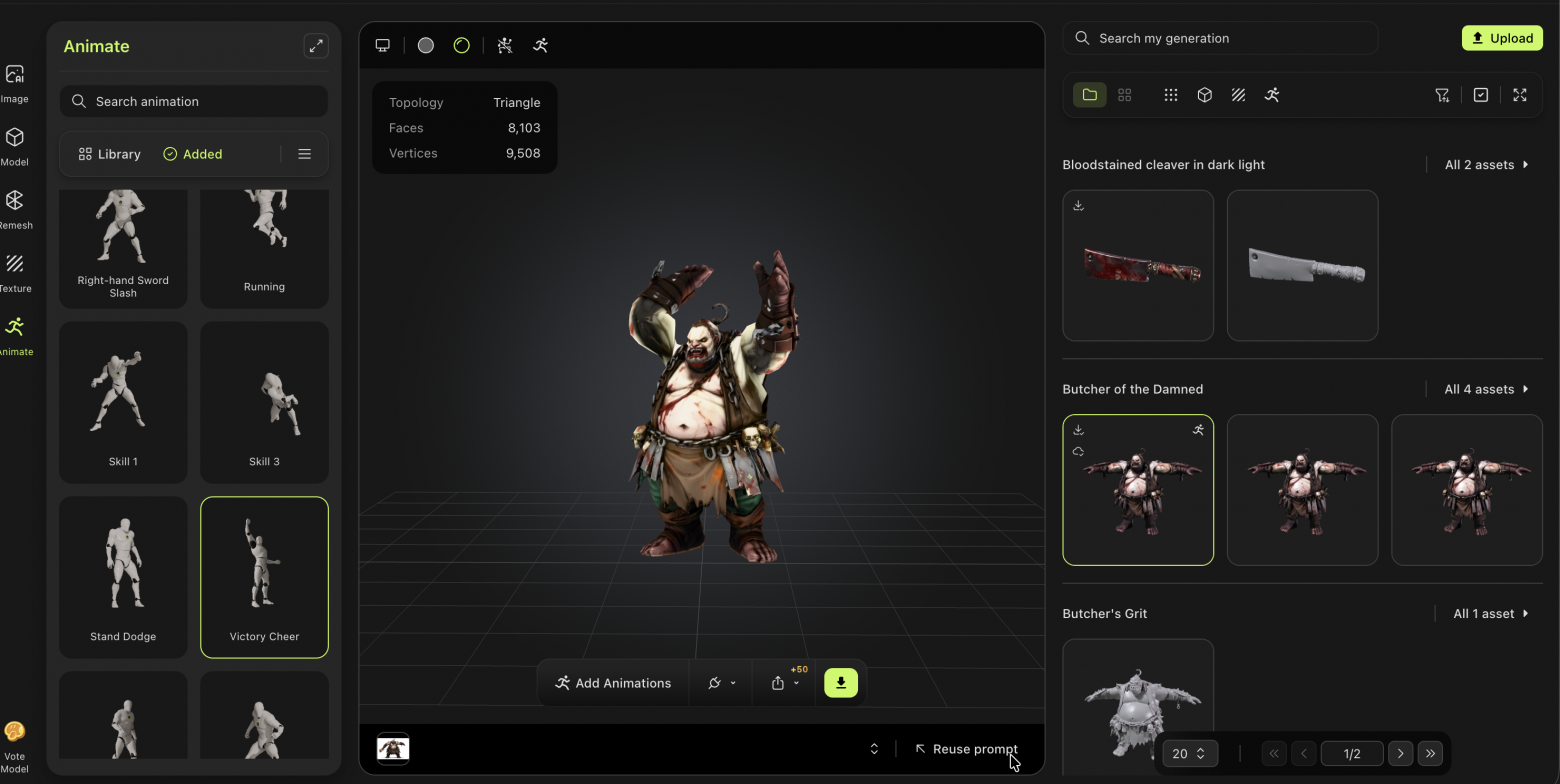Open the page size dropdown showing 20
Image resolution: width=1560 pixels, height=784 pixels.
click(x=1189, y=754)
